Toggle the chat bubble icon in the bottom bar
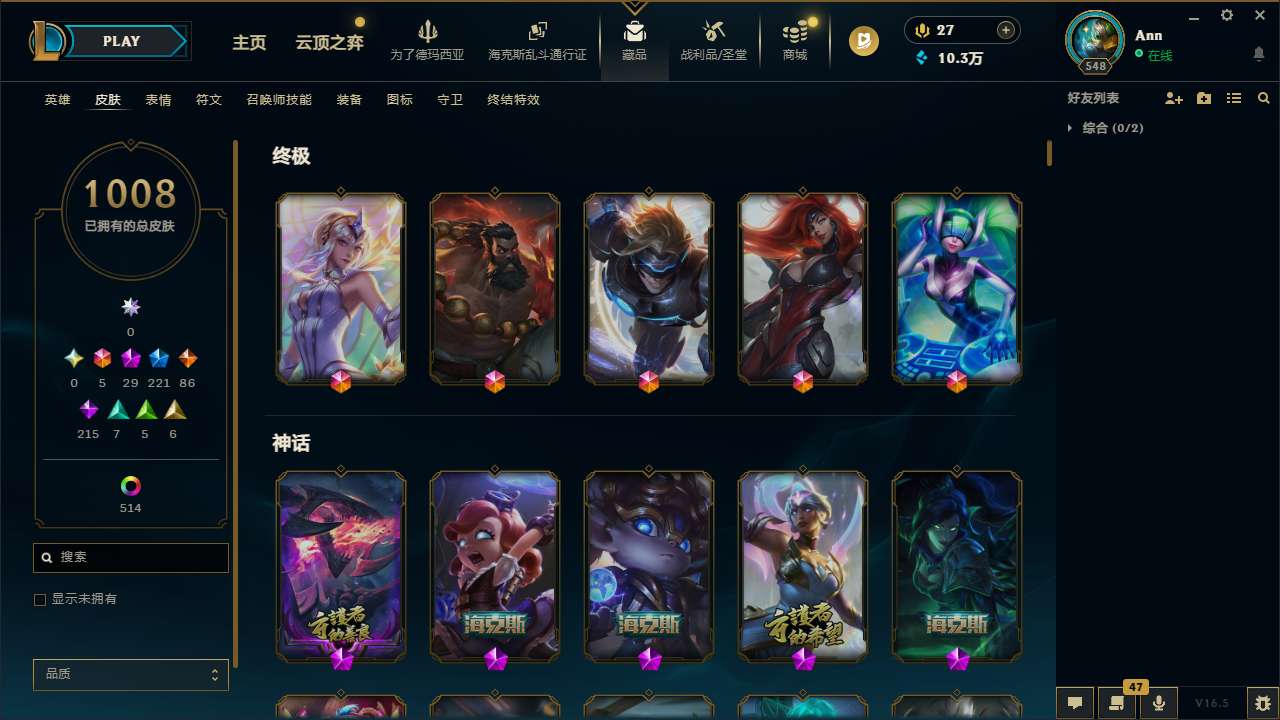Screen dimensions: 1280x720 pos(1074,702)
